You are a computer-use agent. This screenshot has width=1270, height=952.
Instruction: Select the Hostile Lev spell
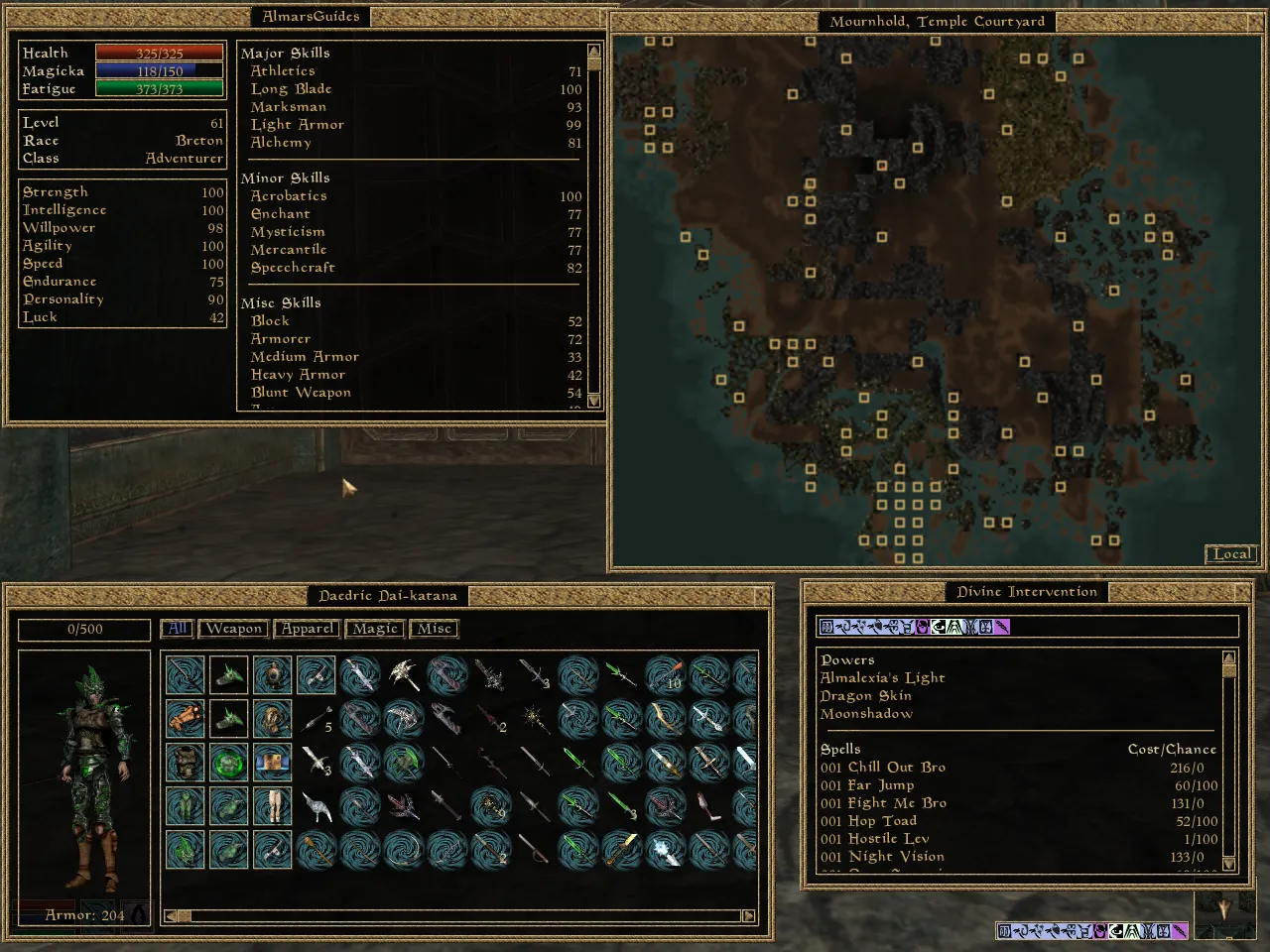pos(888,839)
